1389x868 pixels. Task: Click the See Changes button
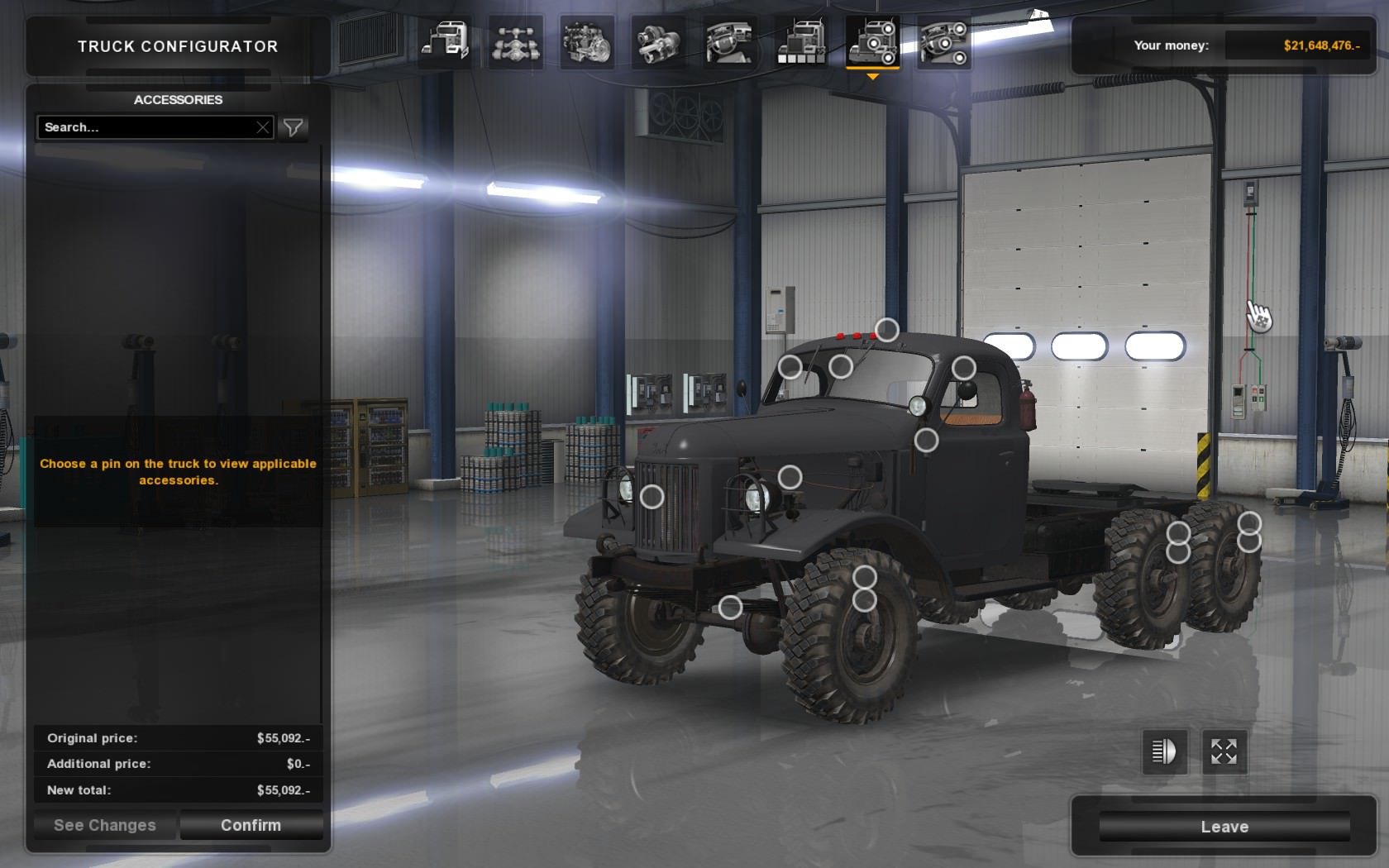(103, 824)
